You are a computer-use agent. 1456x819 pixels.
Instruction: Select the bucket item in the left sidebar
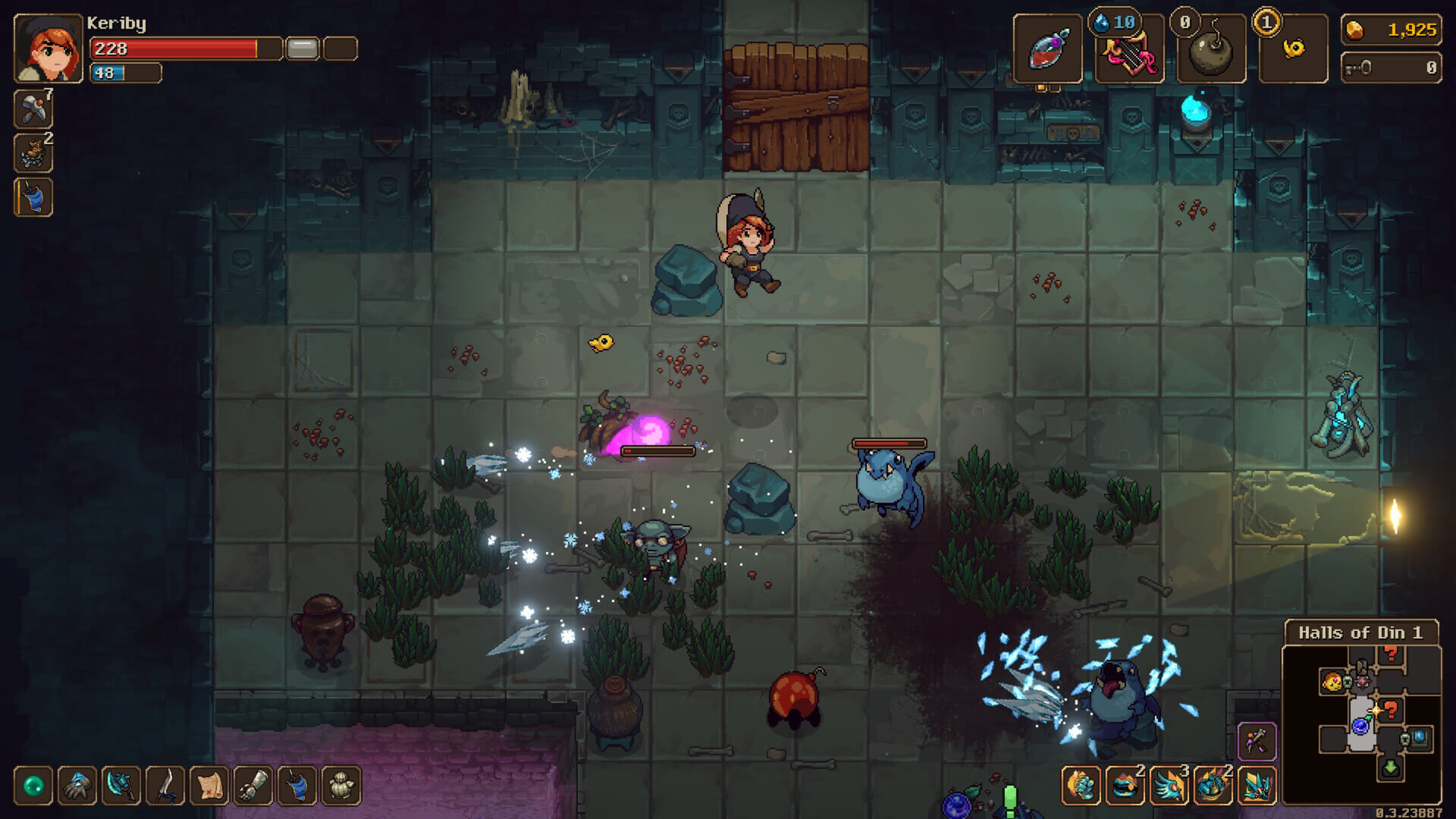point(33,198)
